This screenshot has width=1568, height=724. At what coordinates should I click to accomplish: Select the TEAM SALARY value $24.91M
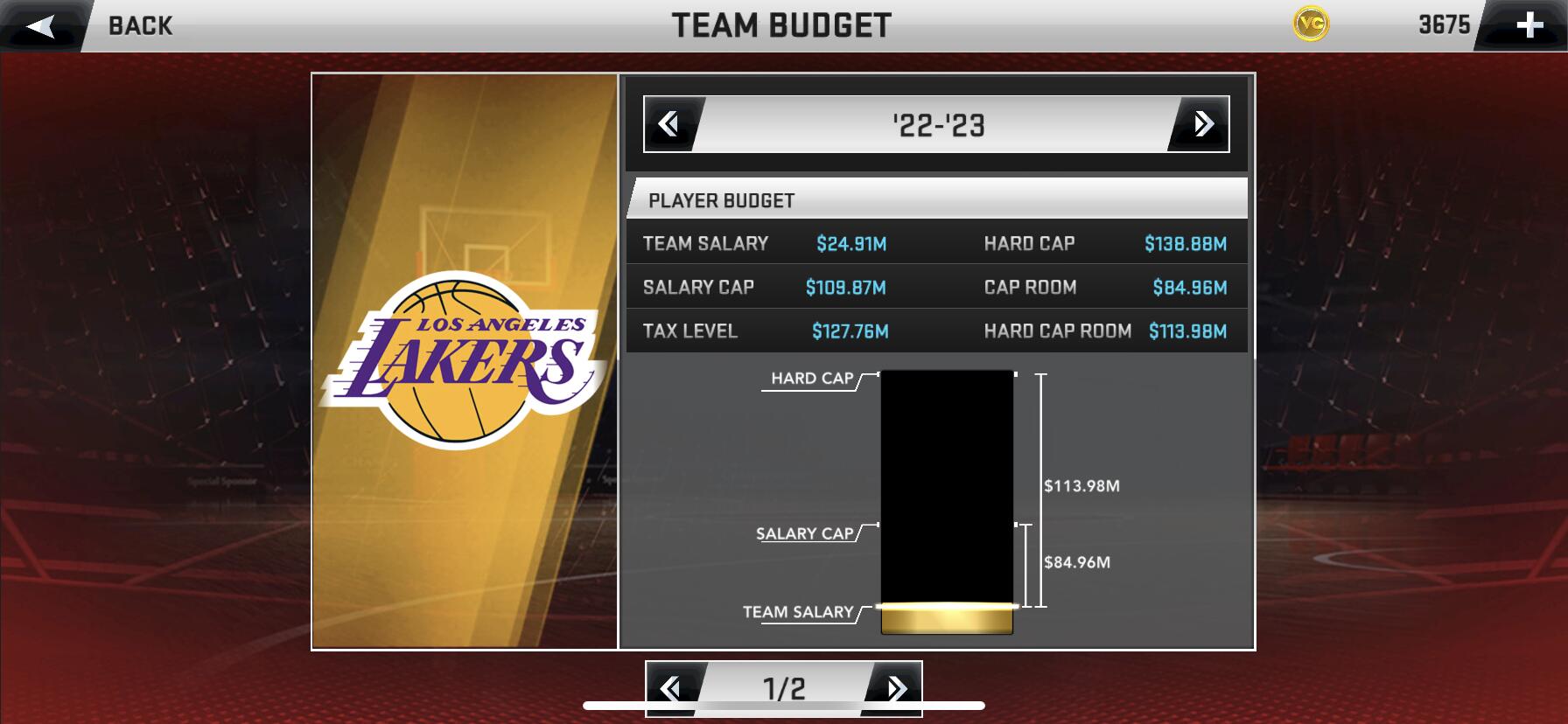click(x=850, y=242)
